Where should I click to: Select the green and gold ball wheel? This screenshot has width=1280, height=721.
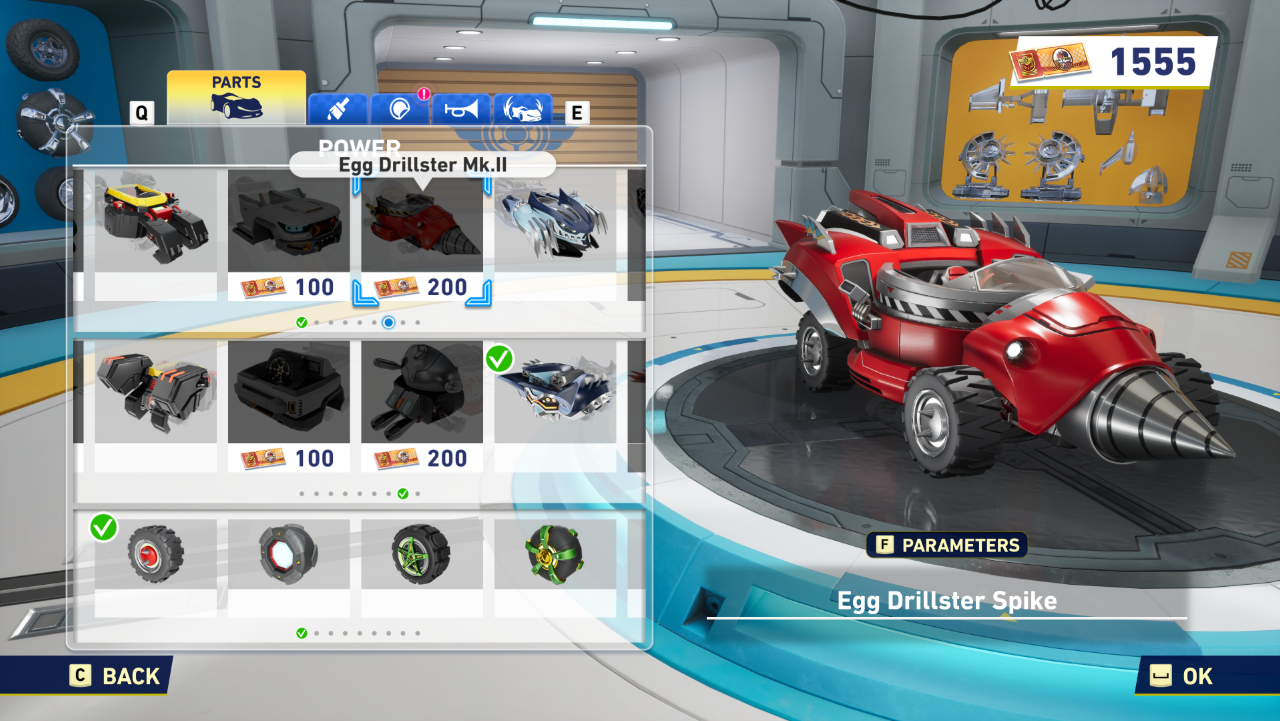pyautogui.click(x=555, y=553)
